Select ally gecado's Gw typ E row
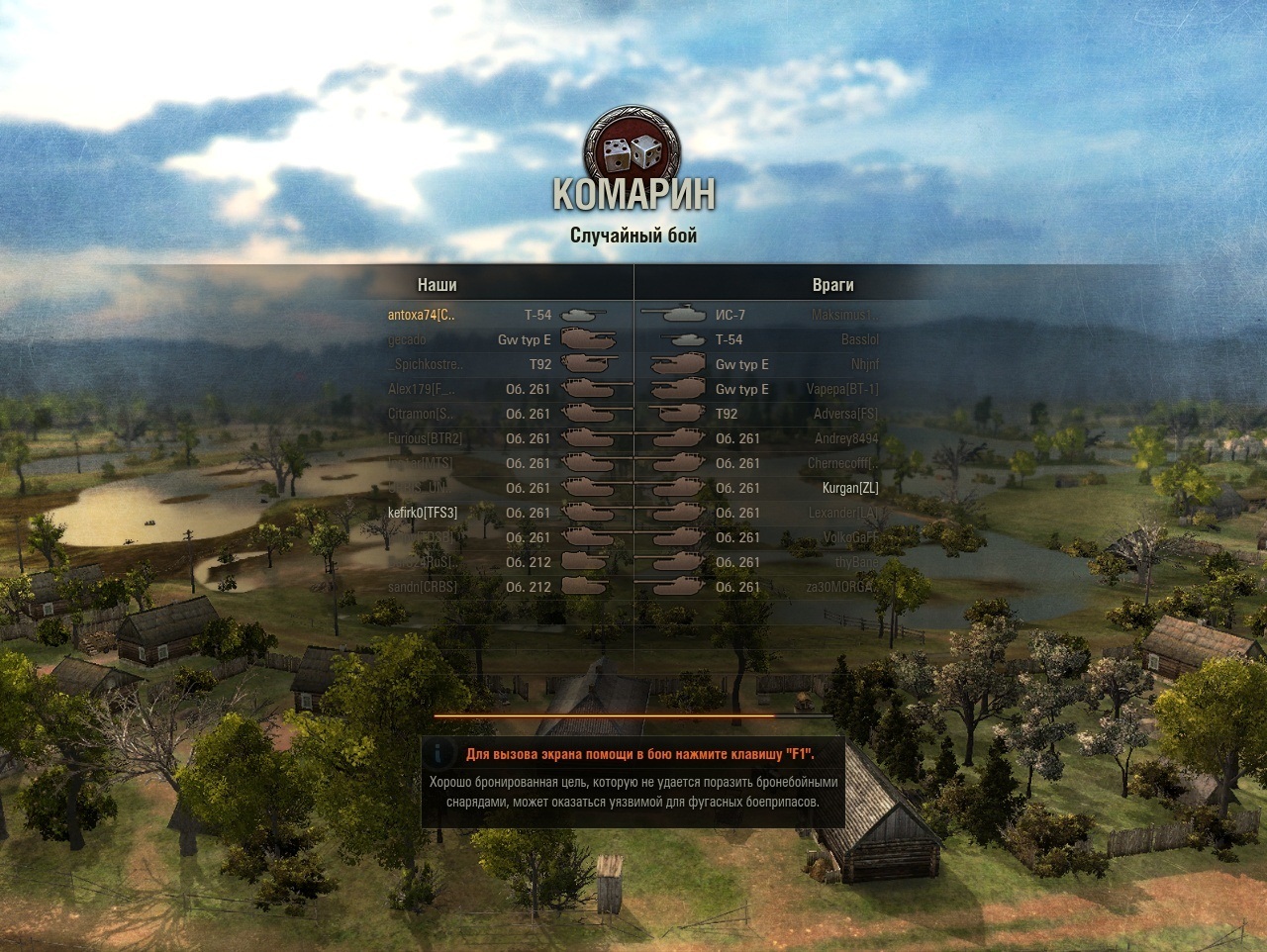The image size is (1267, 952). (x=408, y=339)
